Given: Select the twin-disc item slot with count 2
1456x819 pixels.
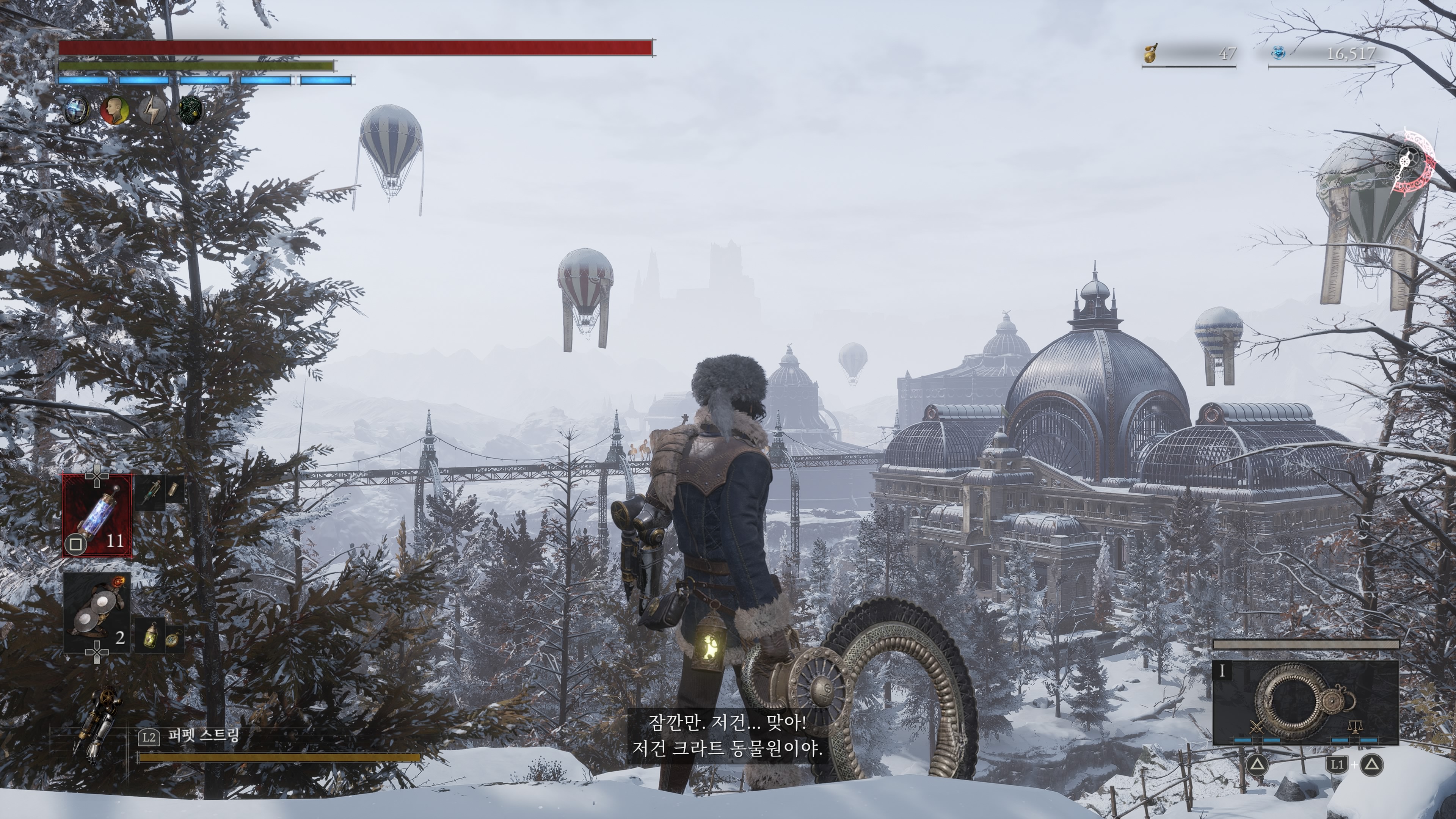Looking at the screenshot, I should pos(97,613).
